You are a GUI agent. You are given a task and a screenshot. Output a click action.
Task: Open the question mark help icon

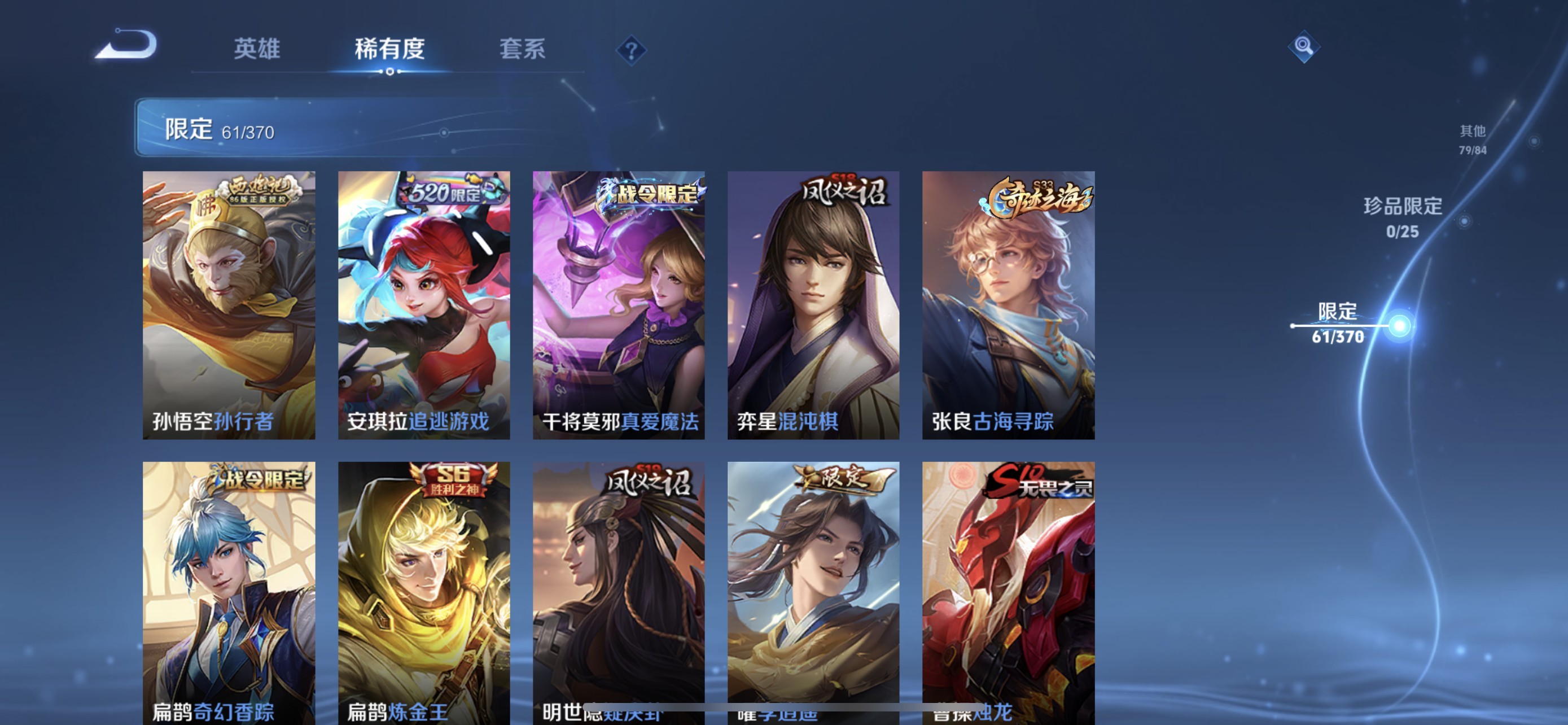coord(630,50)
